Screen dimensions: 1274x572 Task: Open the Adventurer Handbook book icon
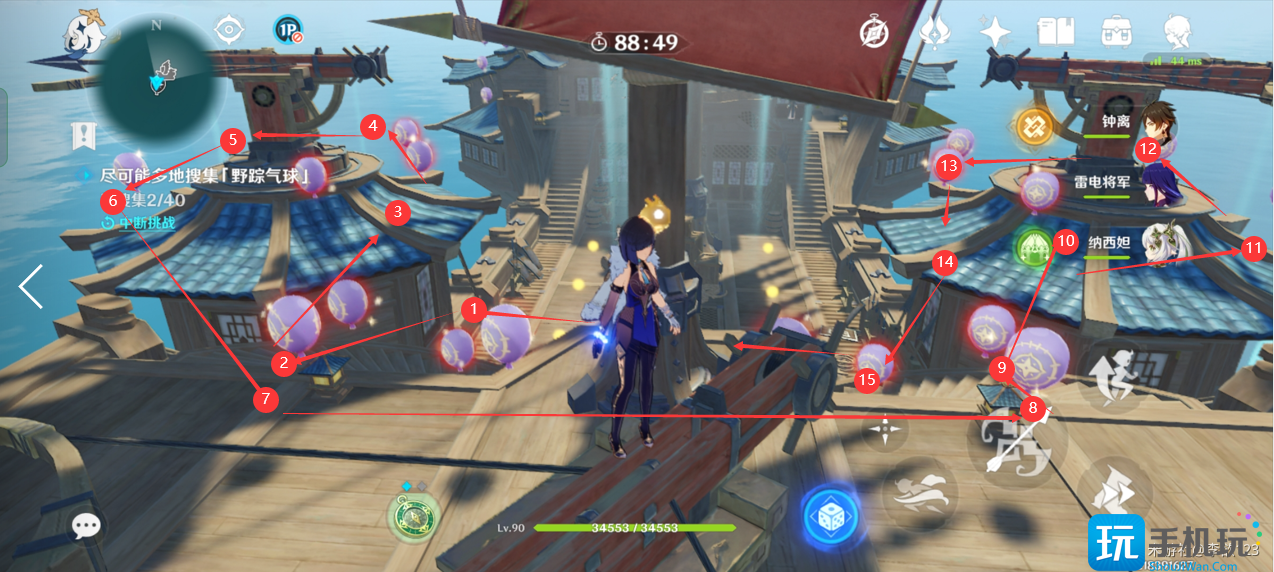pyautogui.click(x=1055, y=31)
